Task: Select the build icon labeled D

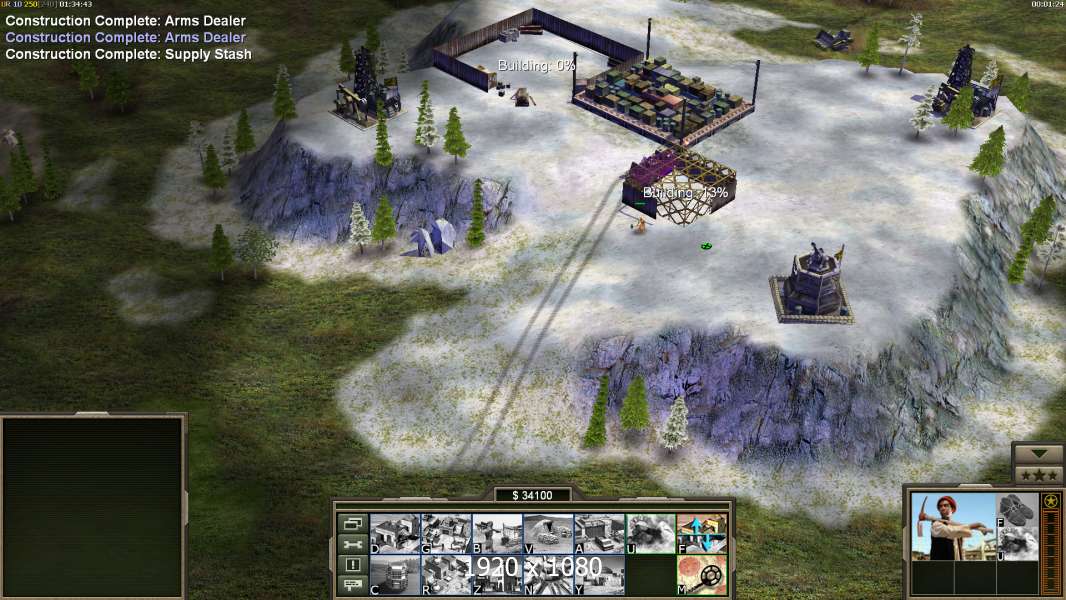Action: [395, 534]
